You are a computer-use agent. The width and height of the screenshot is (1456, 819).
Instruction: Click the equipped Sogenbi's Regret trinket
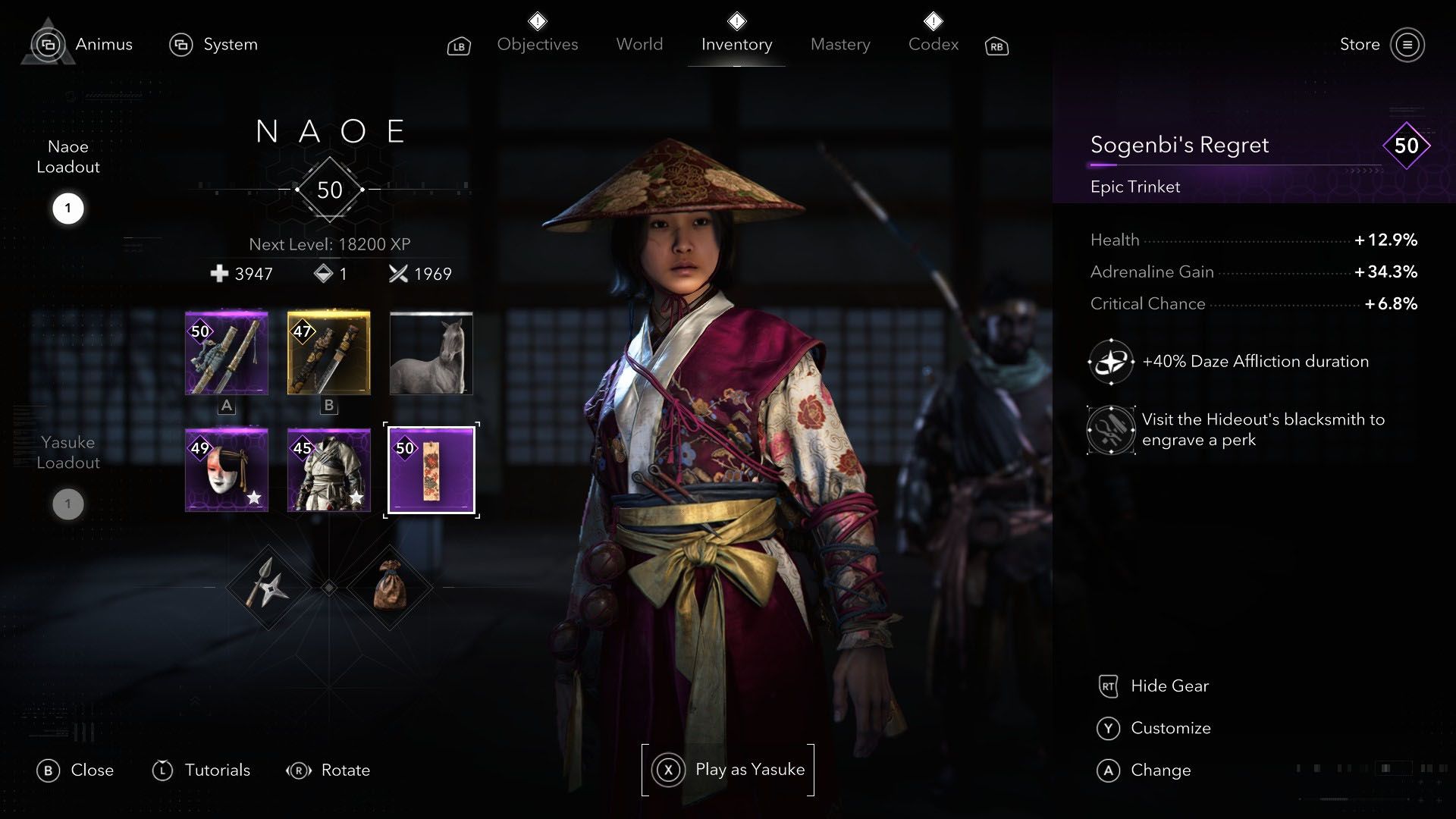(x=430, y=470)
